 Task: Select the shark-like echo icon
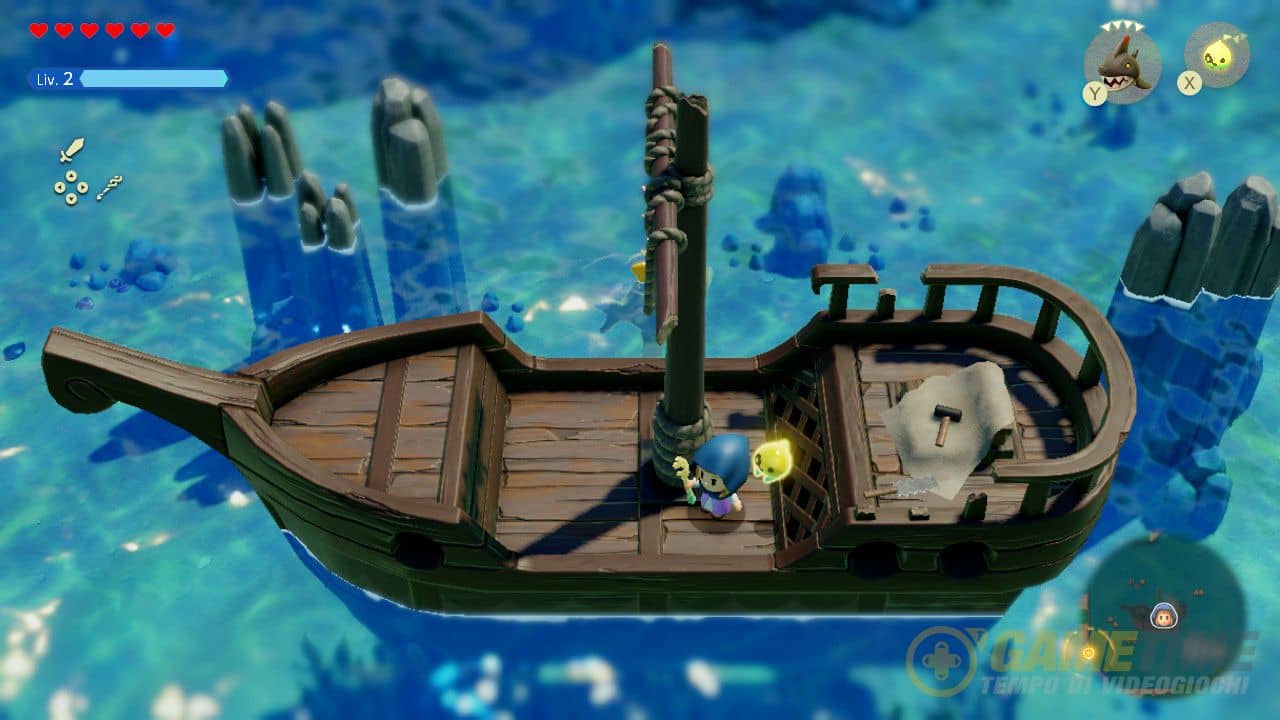click(1123, 63)
